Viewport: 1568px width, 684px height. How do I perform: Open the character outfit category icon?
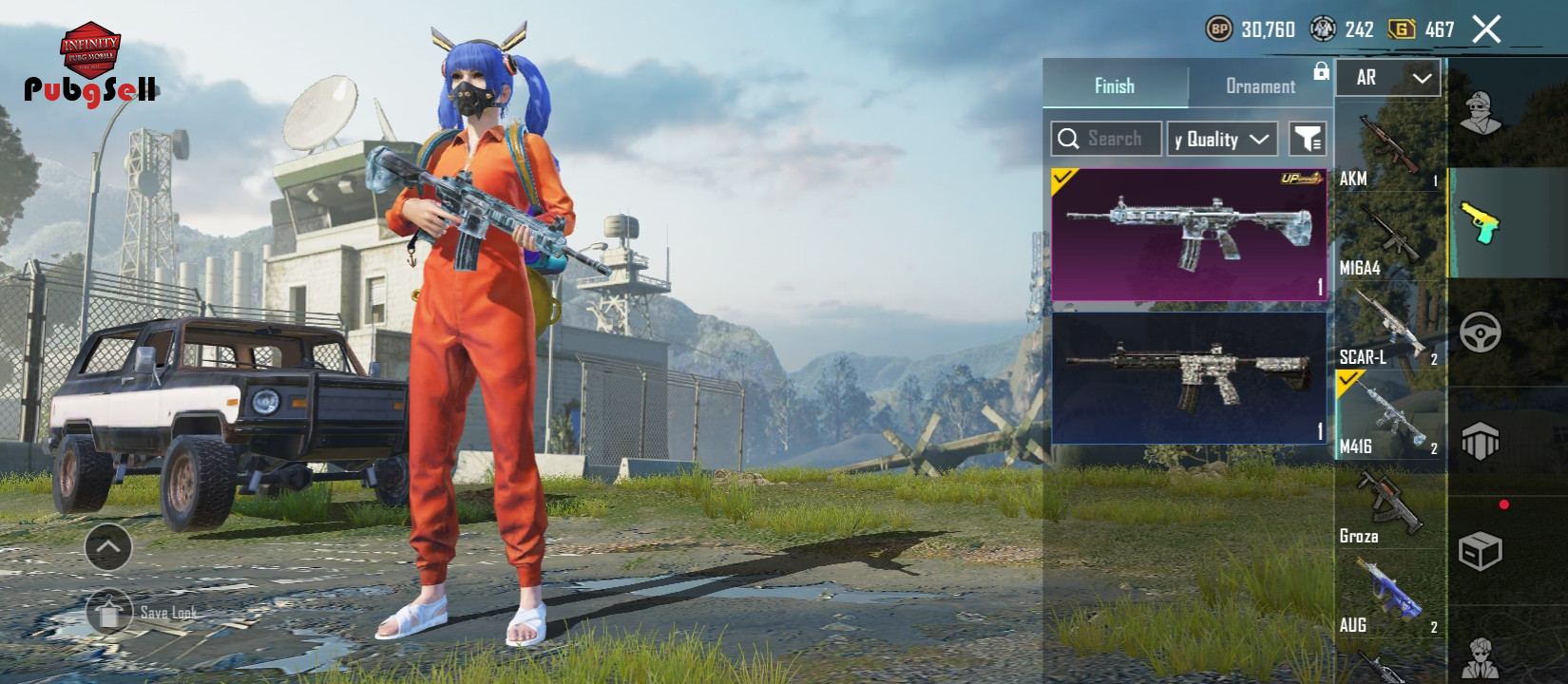(x=1480, y=114)
